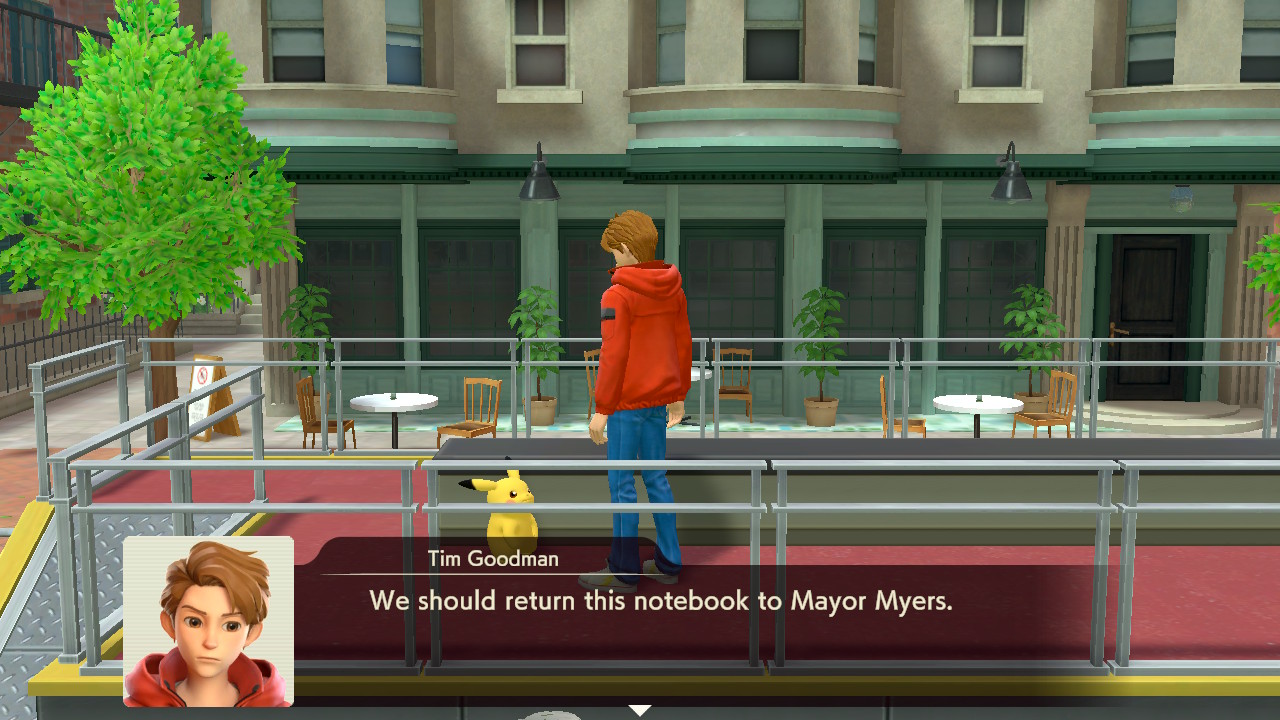The image size is (1280, 720).
Task: Advance dialogue with the white arrow indicator
Action: [x=638, y=706]
